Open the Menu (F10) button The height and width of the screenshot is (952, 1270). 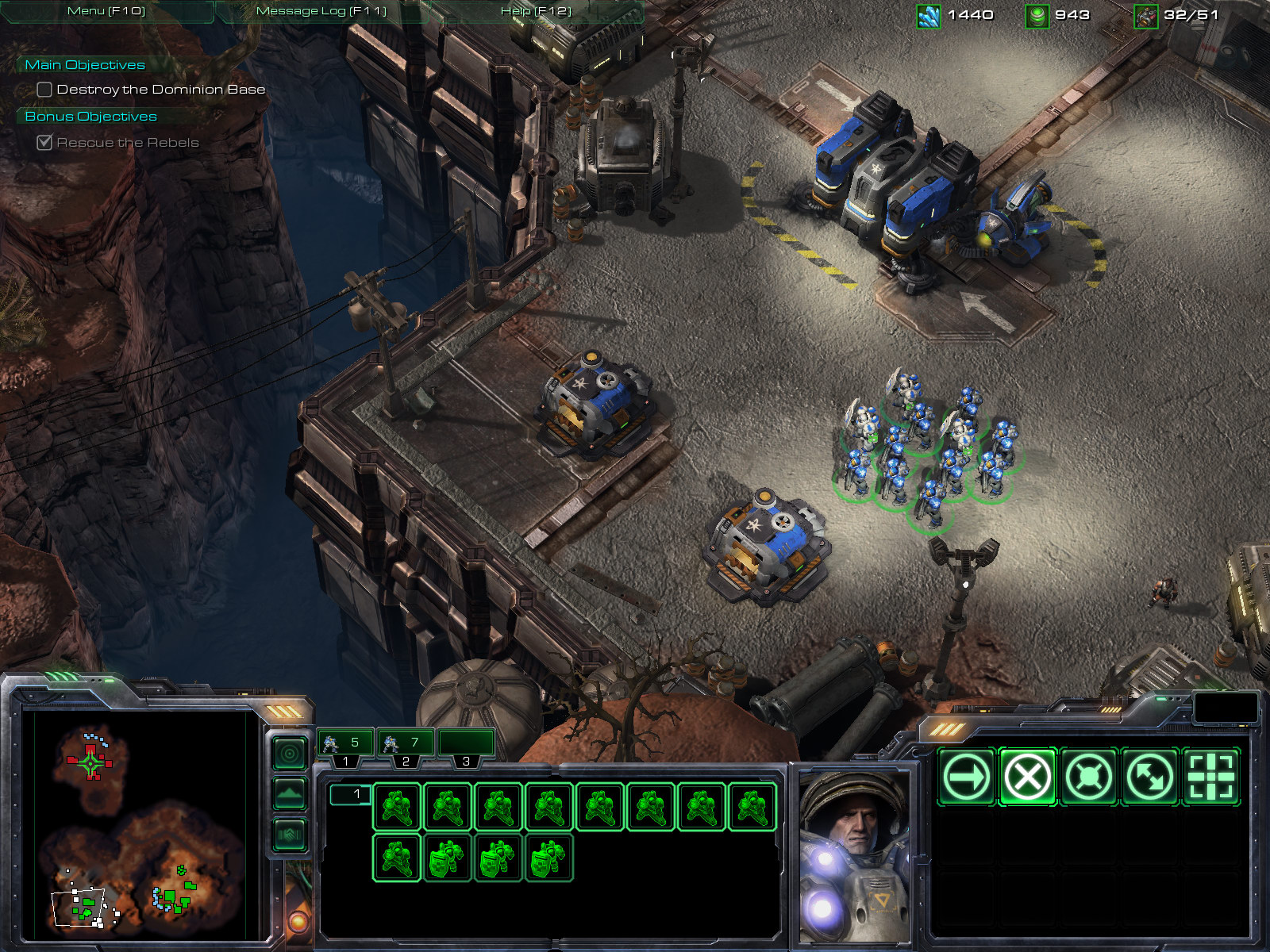coord(106,11)
